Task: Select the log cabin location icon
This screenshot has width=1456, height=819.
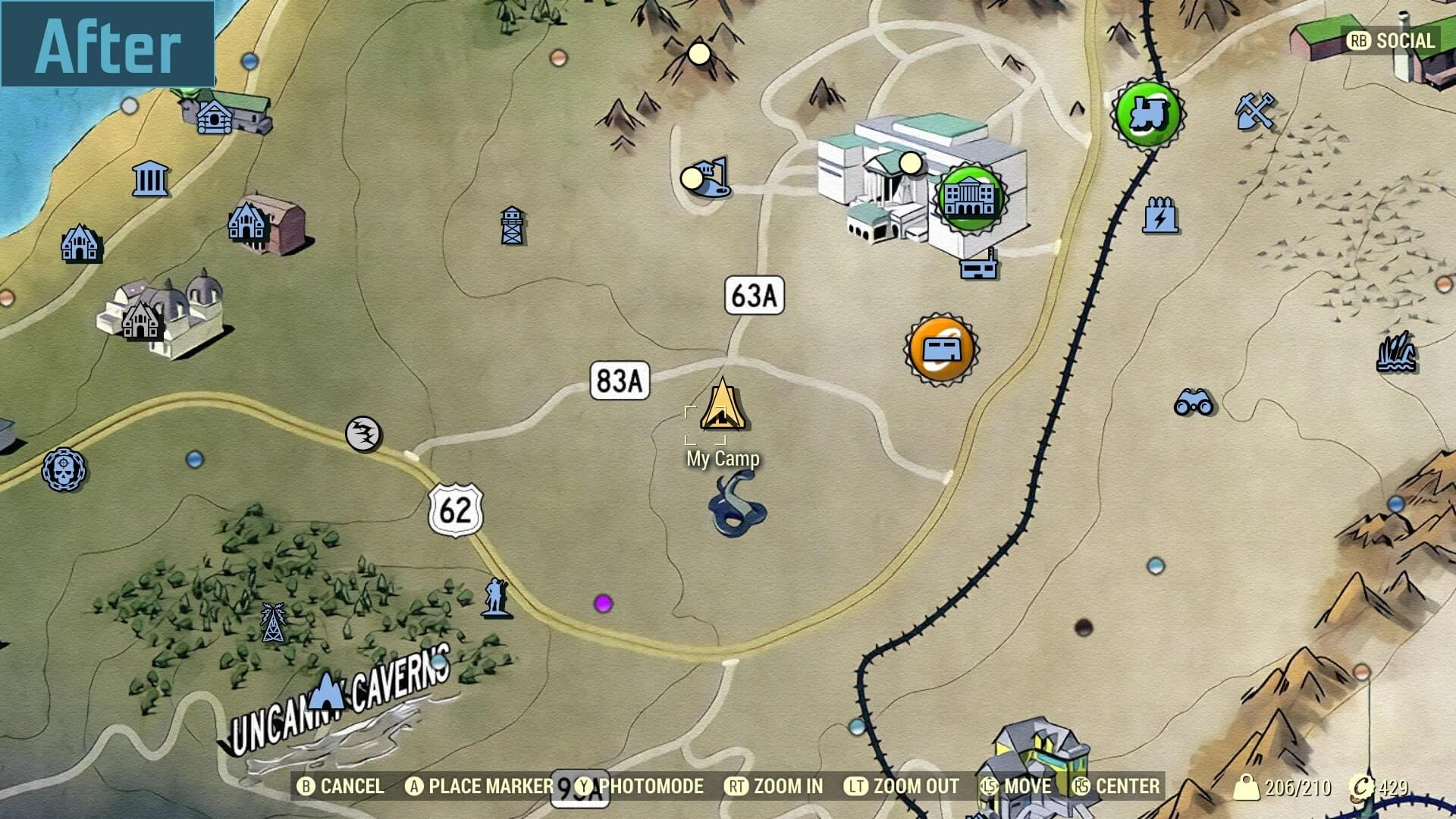Action: pyautogui.click(x=214, y=118)
